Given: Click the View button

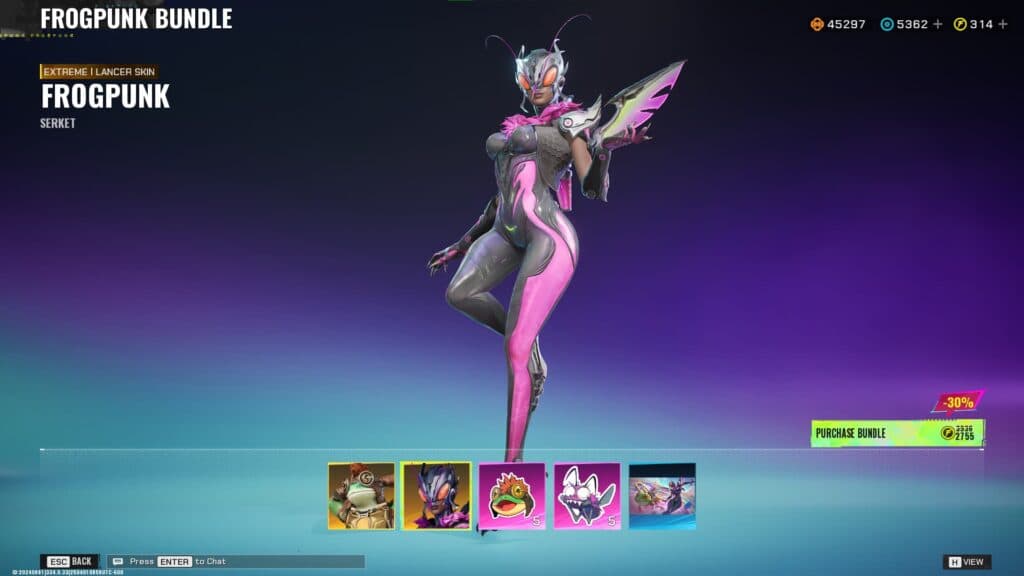Looking at the screenshot, I should click(967, 562).
